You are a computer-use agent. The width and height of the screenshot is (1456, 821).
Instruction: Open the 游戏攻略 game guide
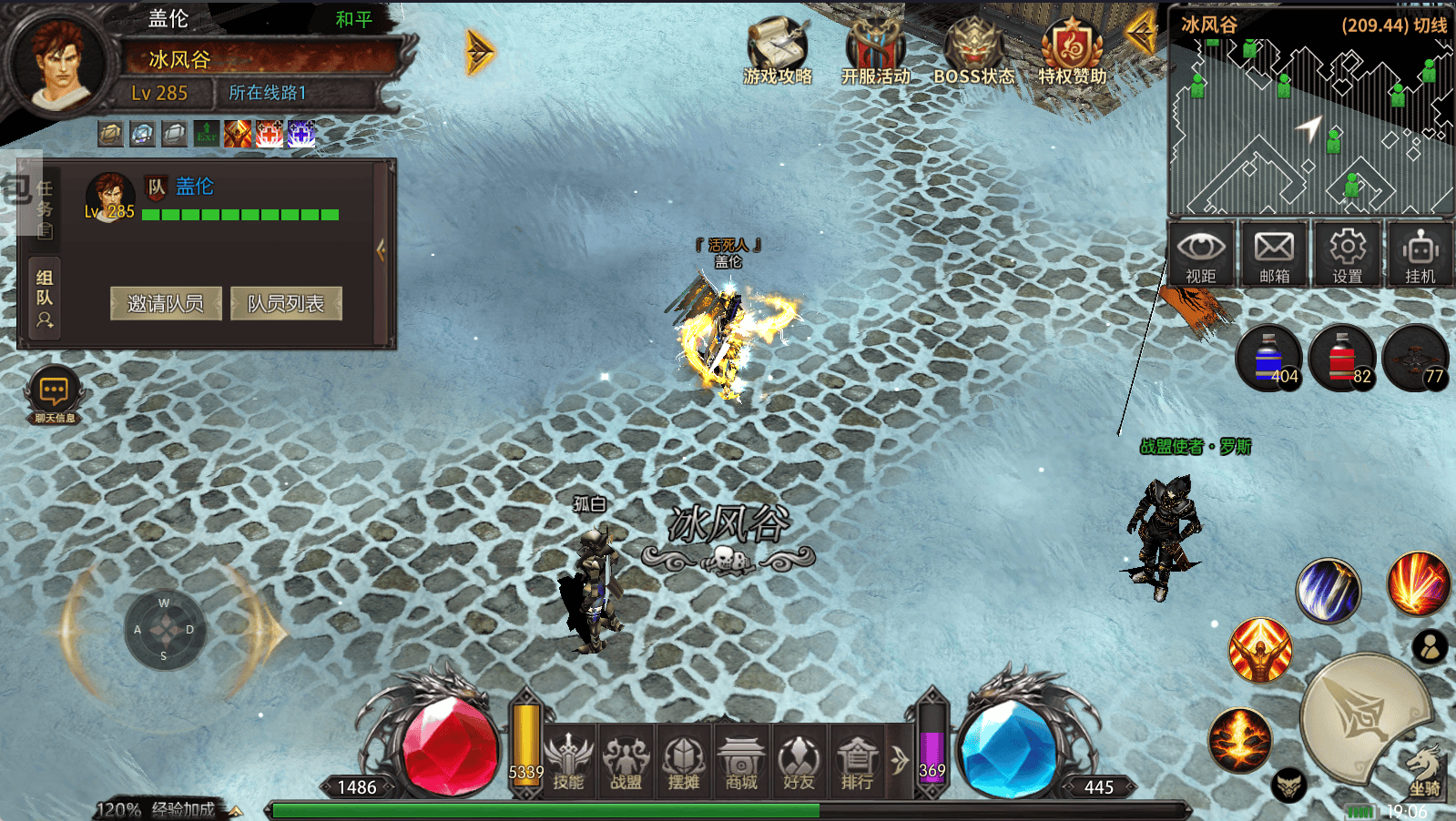point(777,51)
